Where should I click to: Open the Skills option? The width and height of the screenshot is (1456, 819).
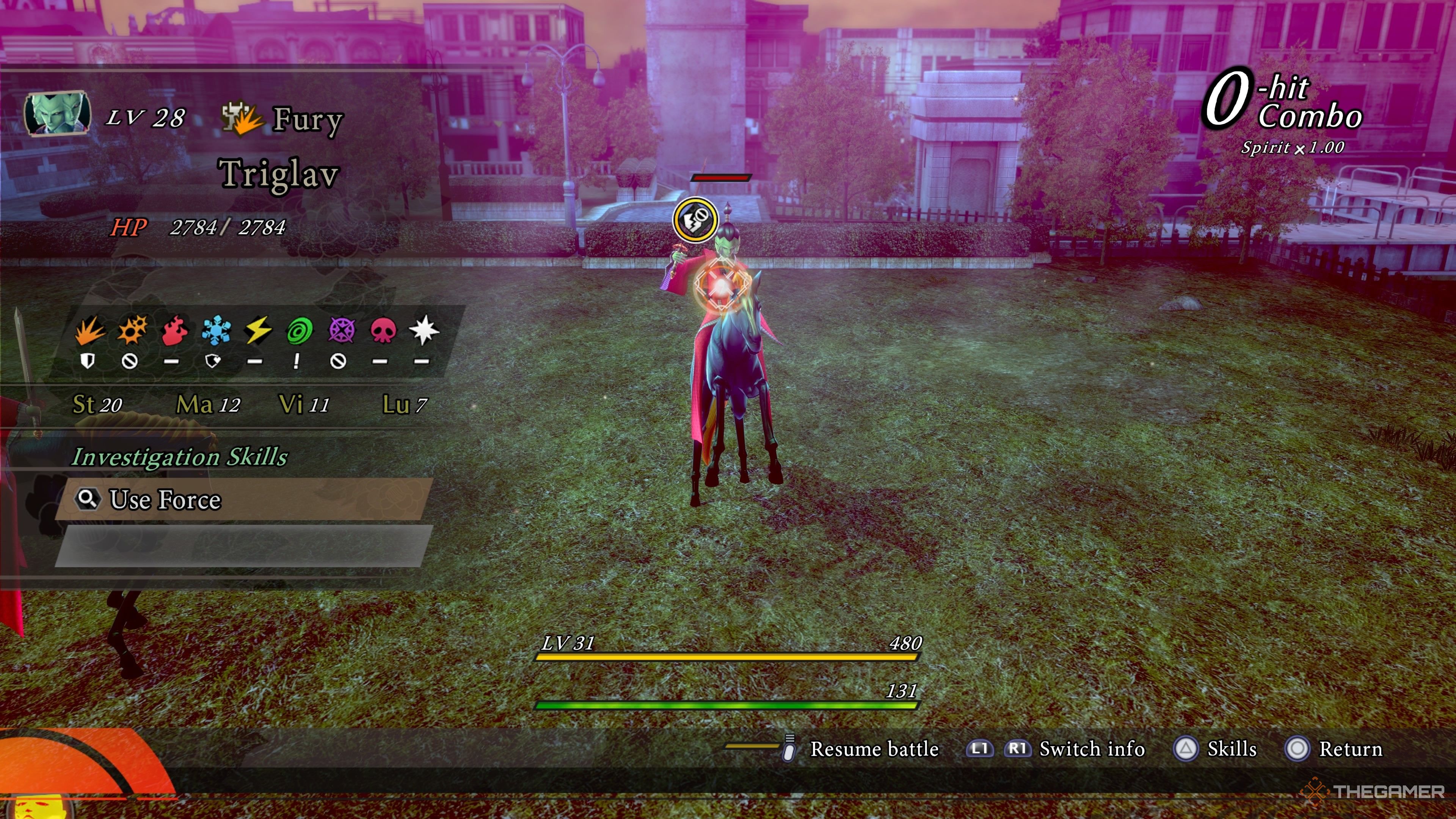click(1231, 749)
